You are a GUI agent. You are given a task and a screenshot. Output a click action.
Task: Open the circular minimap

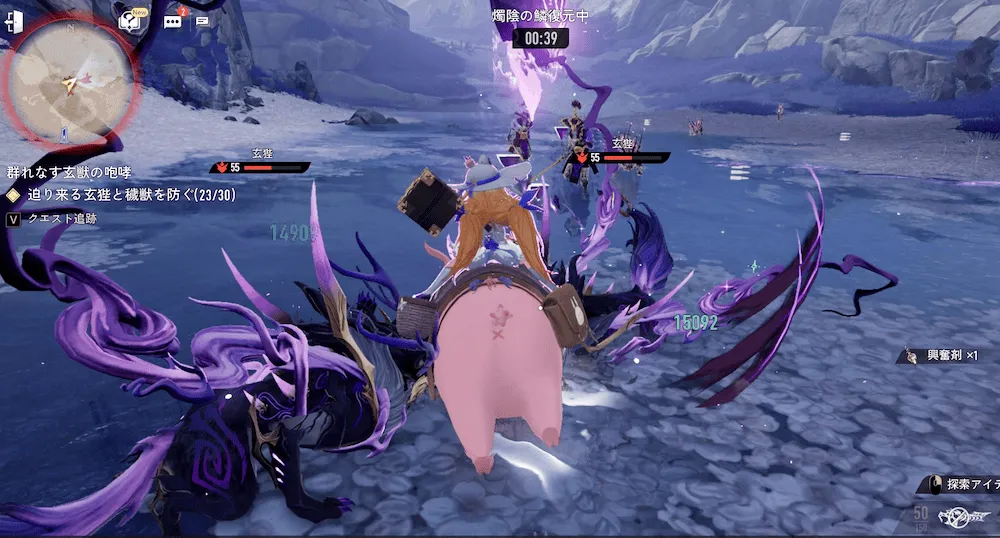(69, 82)
